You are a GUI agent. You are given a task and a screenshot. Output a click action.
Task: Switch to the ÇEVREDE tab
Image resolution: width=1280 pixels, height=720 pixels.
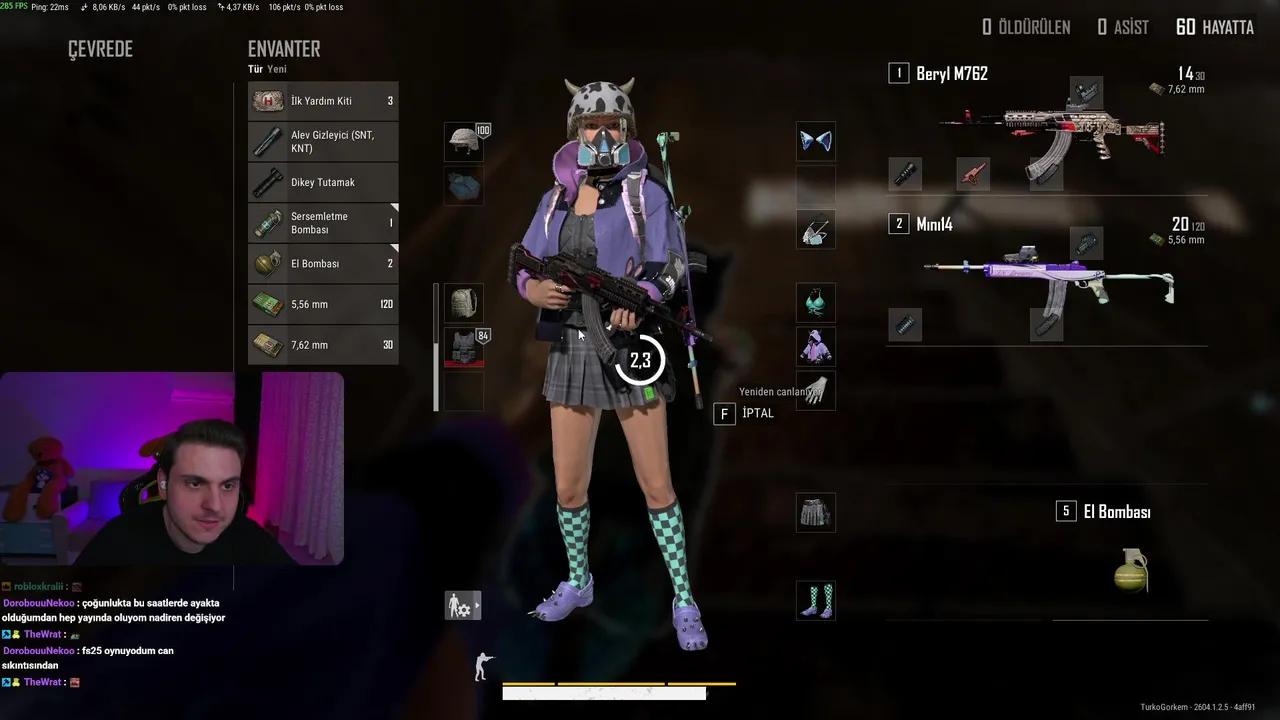point(98,48)
